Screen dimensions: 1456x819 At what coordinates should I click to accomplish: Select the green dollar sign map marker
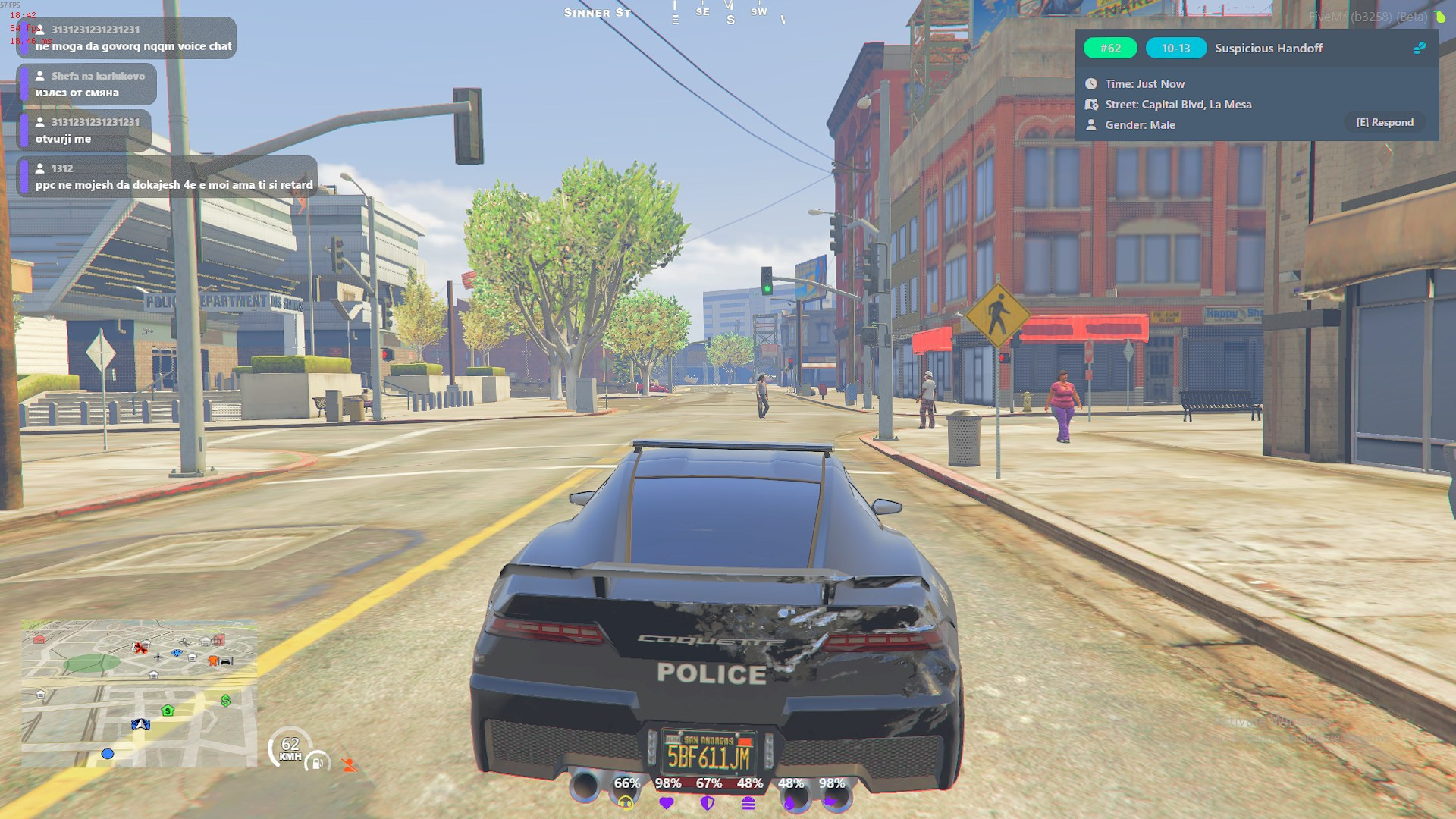coord(226,700)
